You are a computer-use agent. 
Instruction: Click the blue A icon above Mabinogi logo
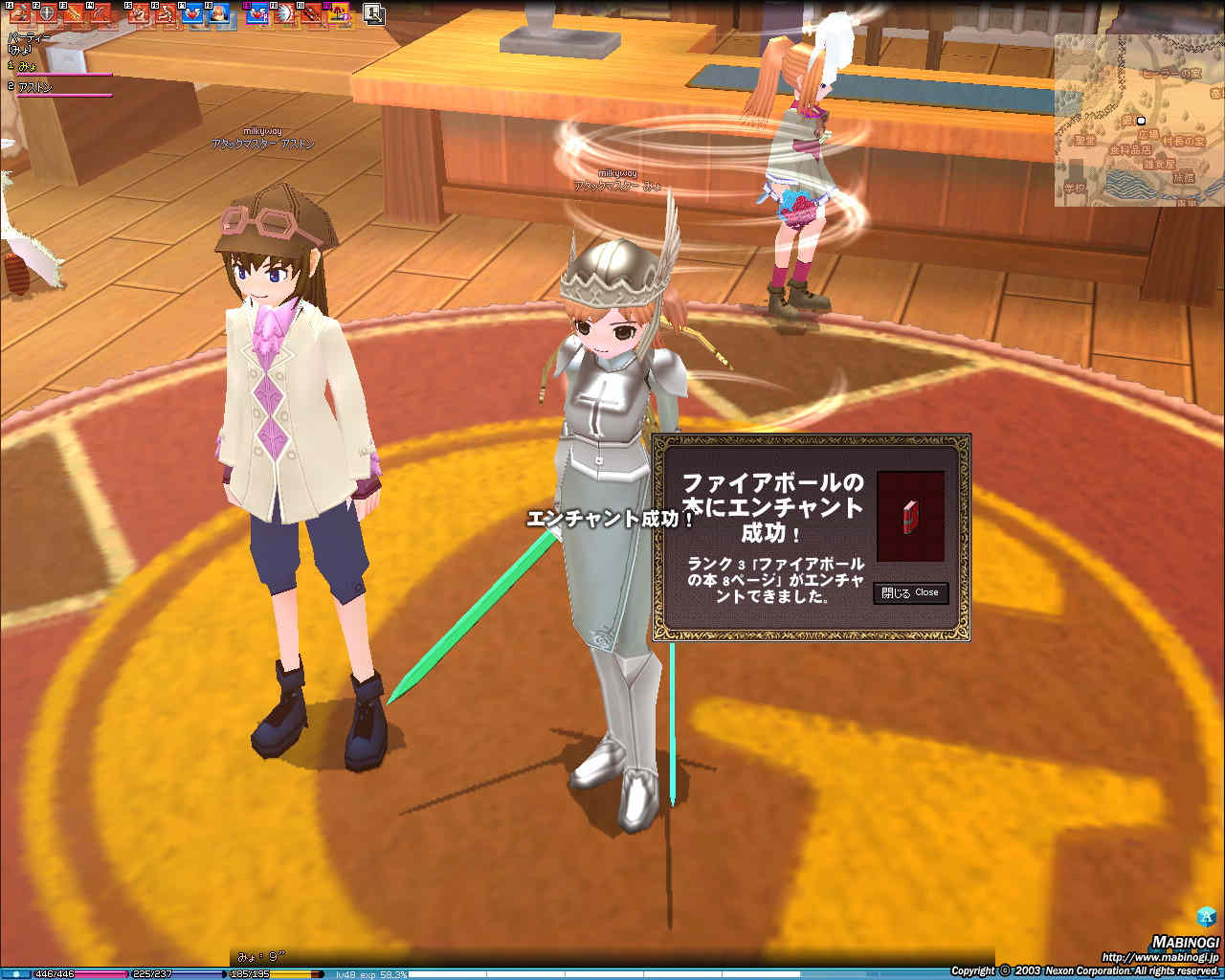[1207, 915]
